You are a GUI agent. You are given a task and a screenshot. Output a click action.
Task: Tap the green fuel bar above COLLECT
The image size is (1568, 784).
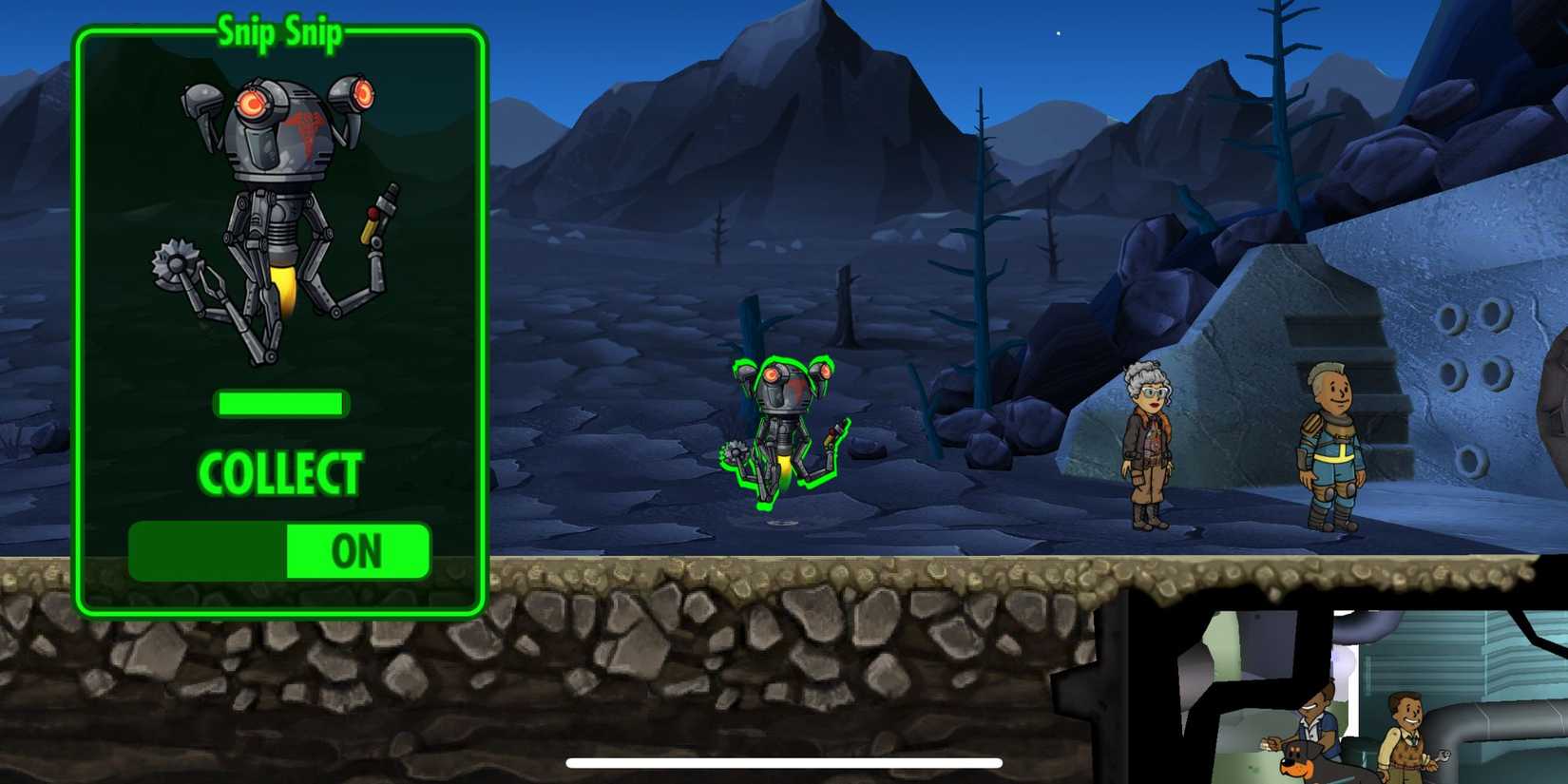click(x=280, y=404)
